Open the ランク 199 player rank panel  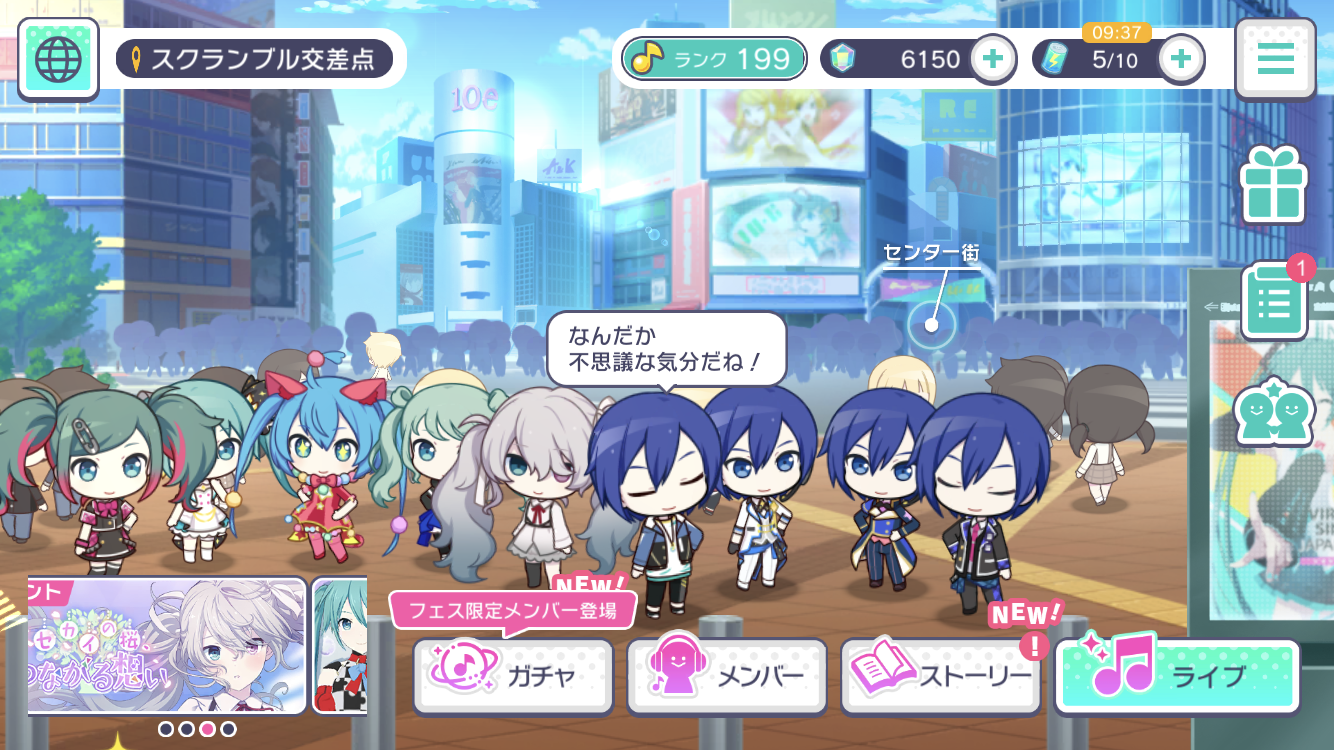tap(714, 59)
